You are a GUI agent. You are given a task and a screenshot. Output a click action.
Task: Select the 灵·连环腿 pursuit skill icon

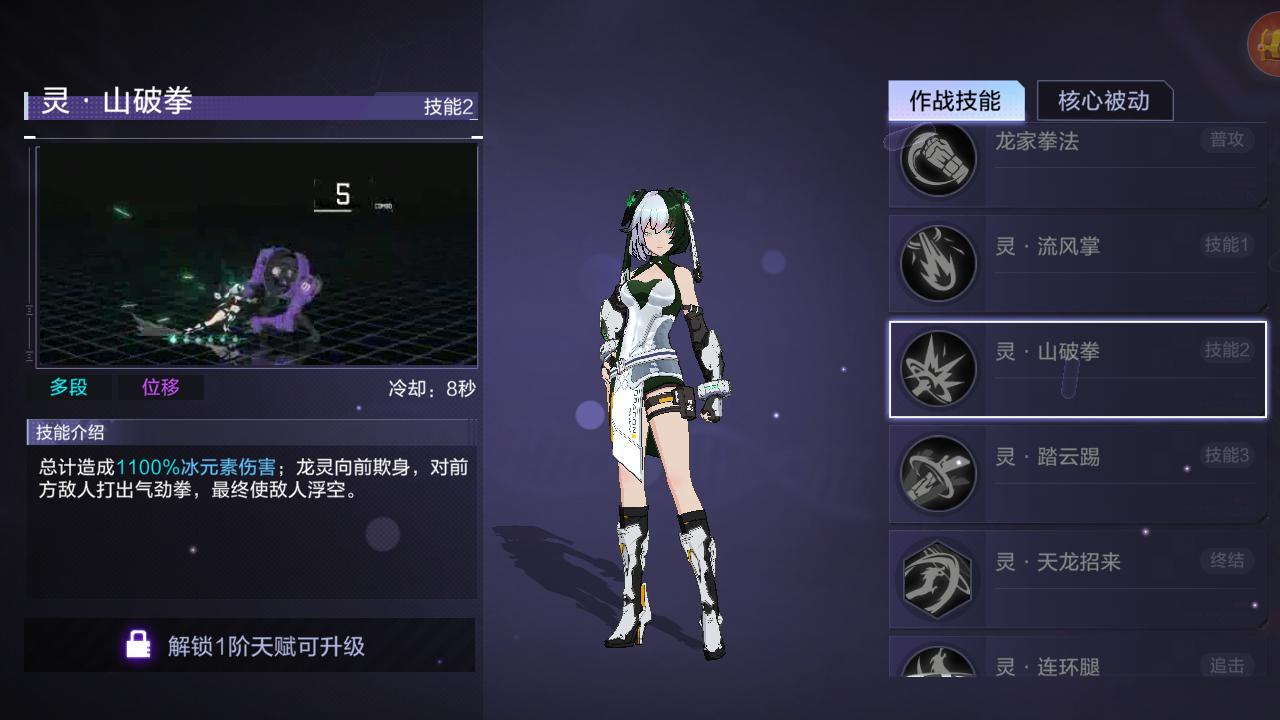[x=938, y=668]
